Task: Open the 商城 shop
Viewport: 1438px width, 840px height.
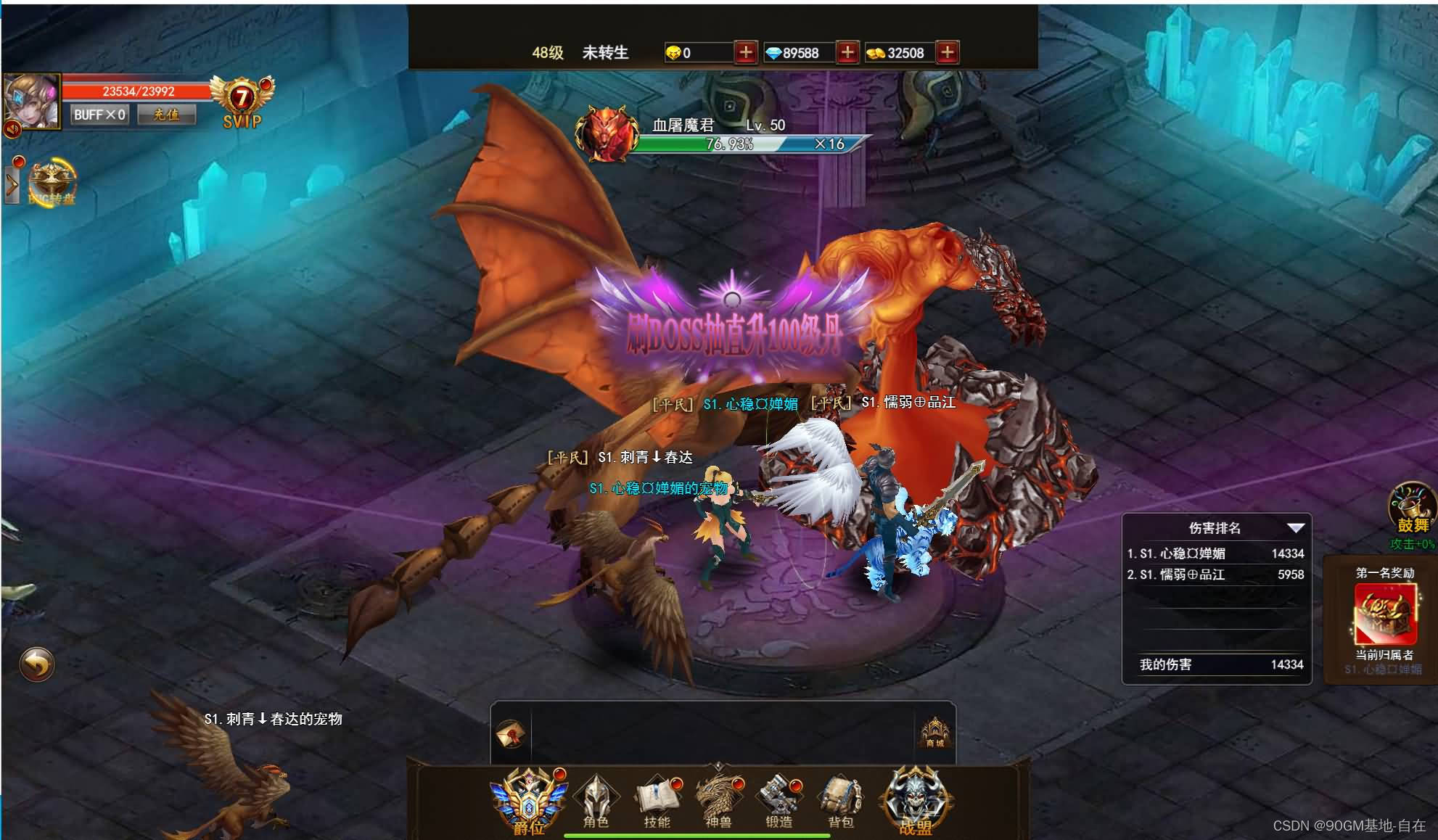Action: click(934, 731)
